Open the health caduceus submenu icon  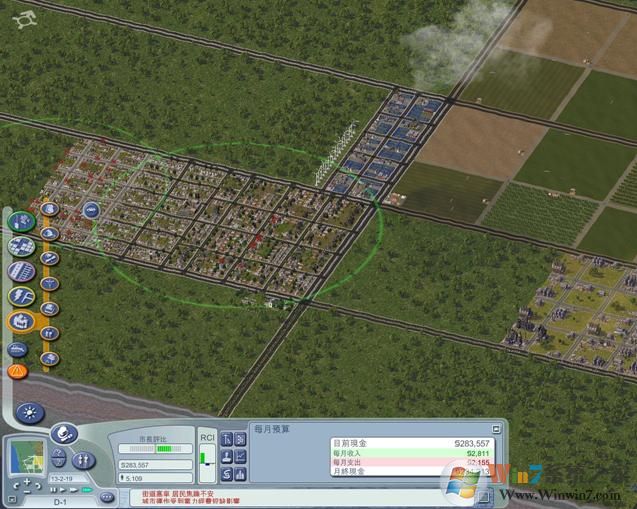[50, 284]
